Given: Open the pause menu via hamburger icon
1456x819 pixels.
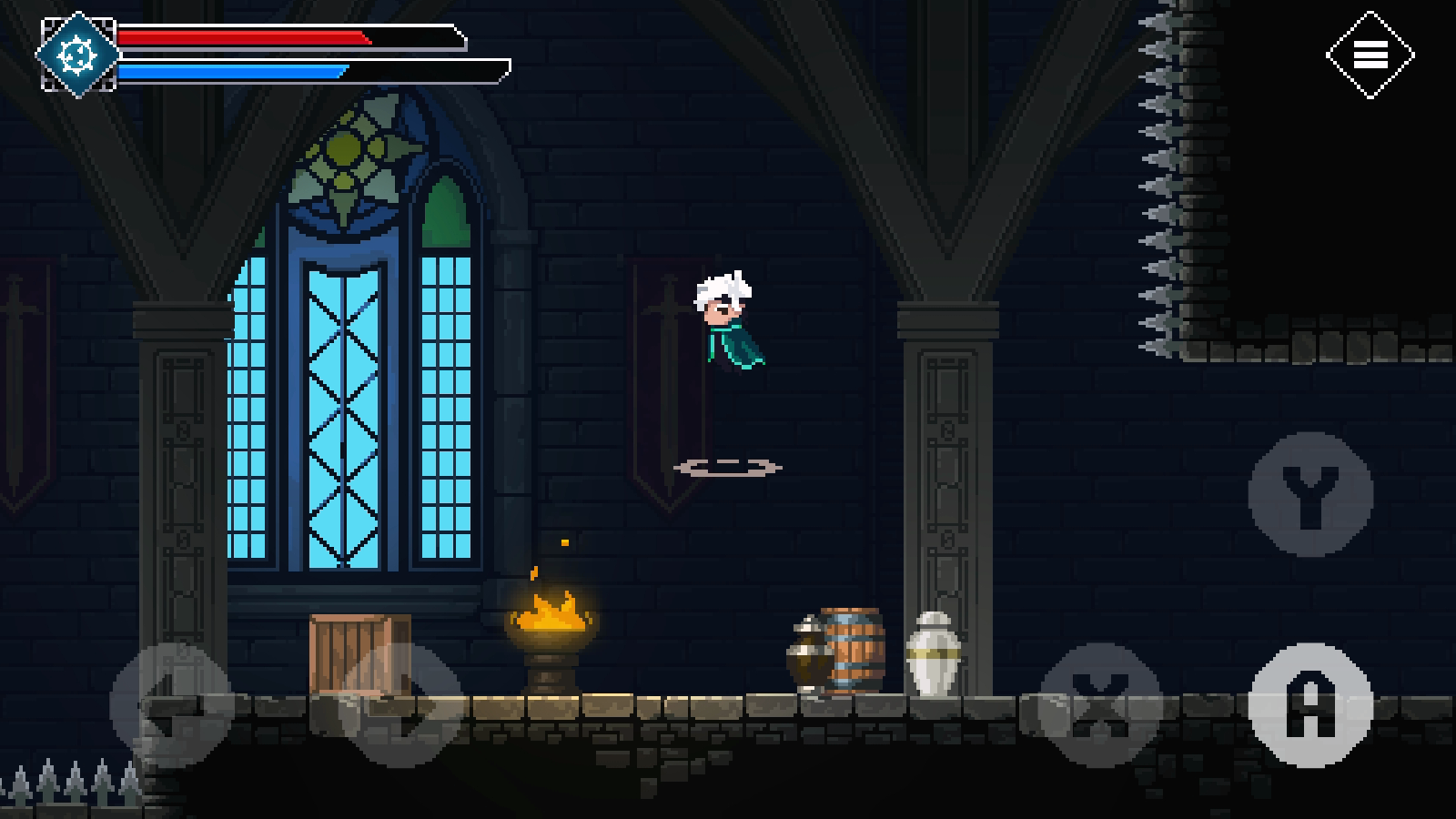Looking at the screenshot, I should click(1369, 55).
